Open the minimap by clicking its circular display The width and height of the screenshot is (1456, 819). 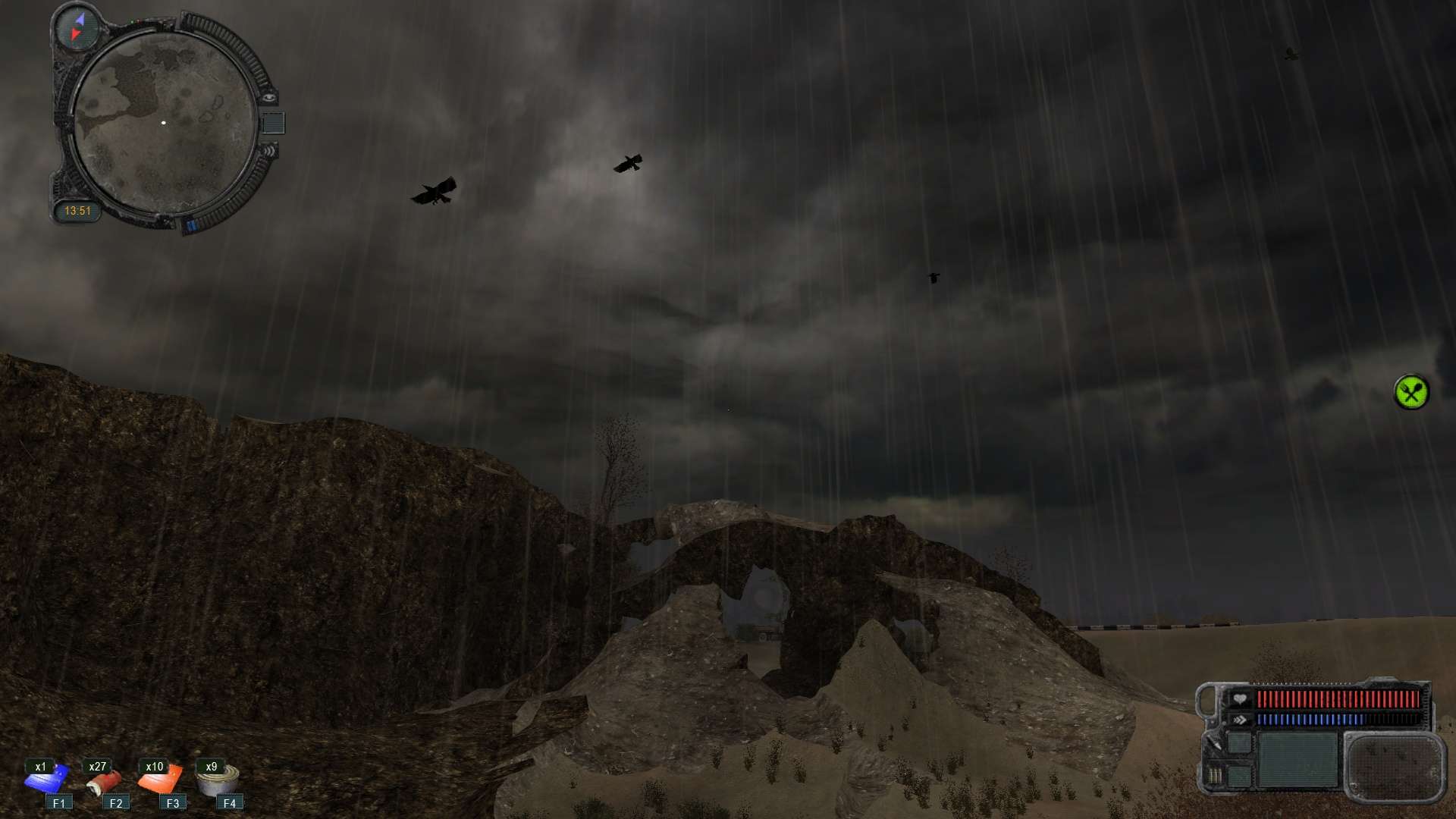pos(165,122)
